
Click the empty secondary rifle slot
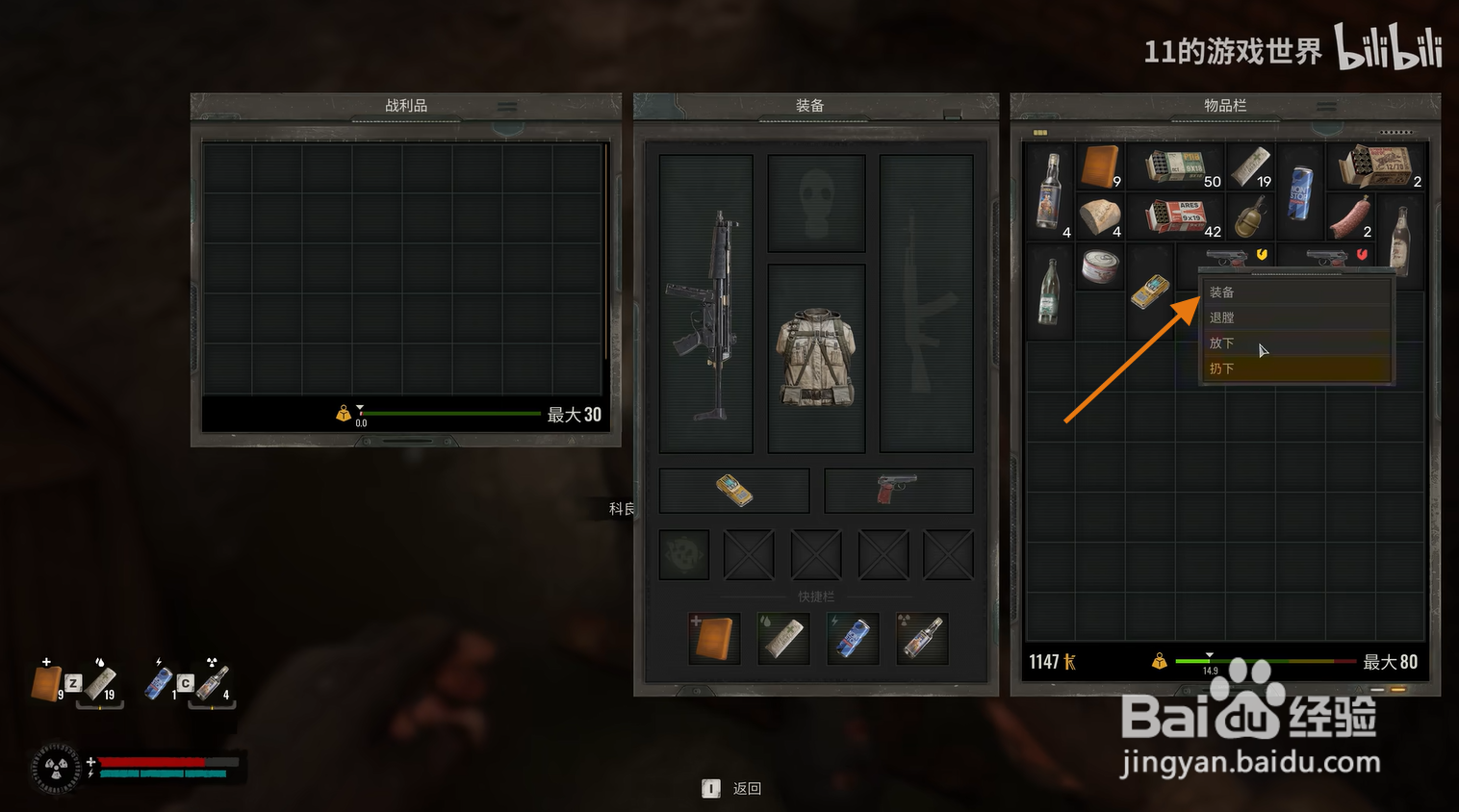pyautogui.click(x=926, y=304)
